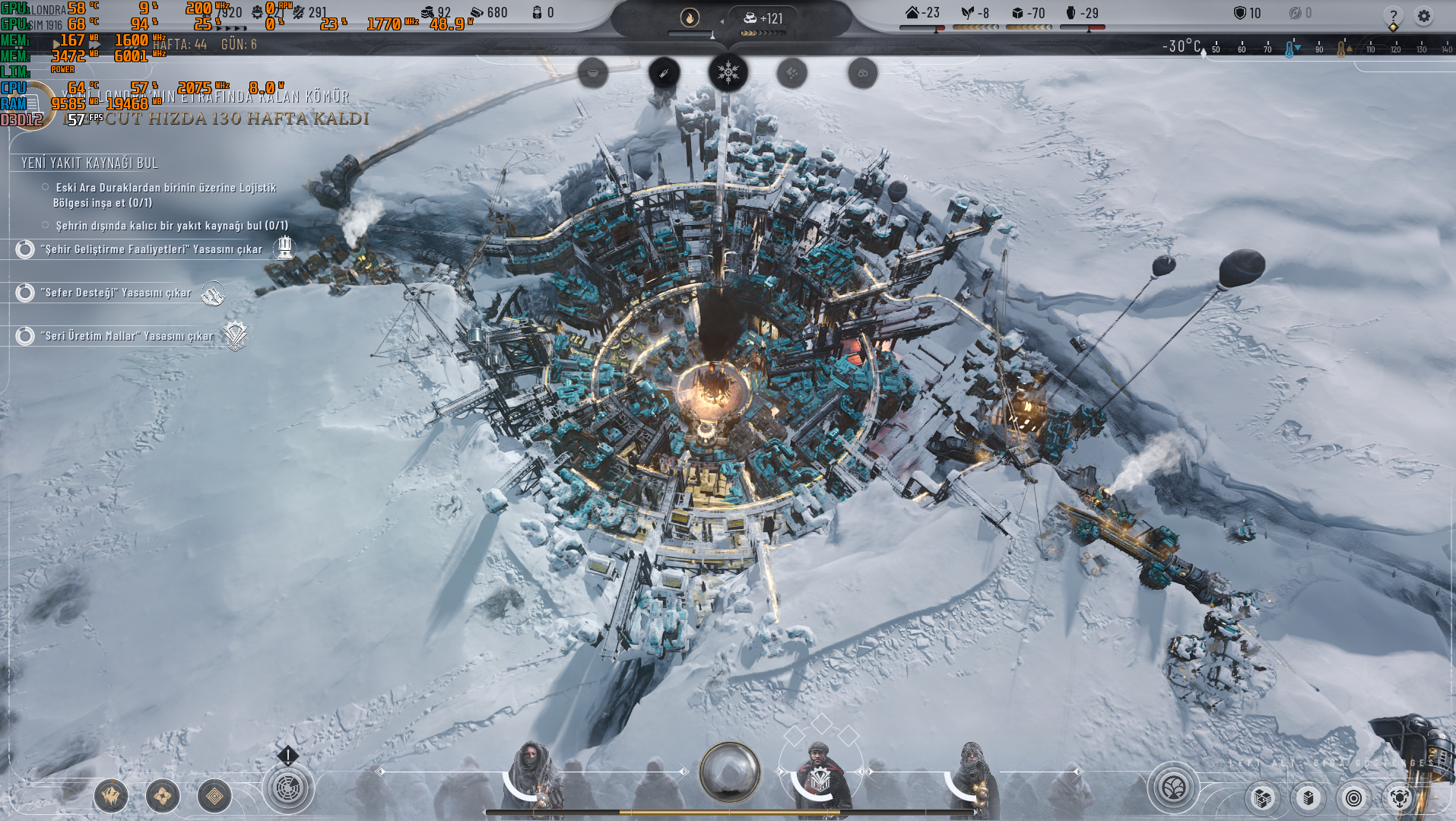Viewport: 1456px width, 821px height.
Task: Choose the concentric circles build tool
Action: click(x=1353, y=798)
